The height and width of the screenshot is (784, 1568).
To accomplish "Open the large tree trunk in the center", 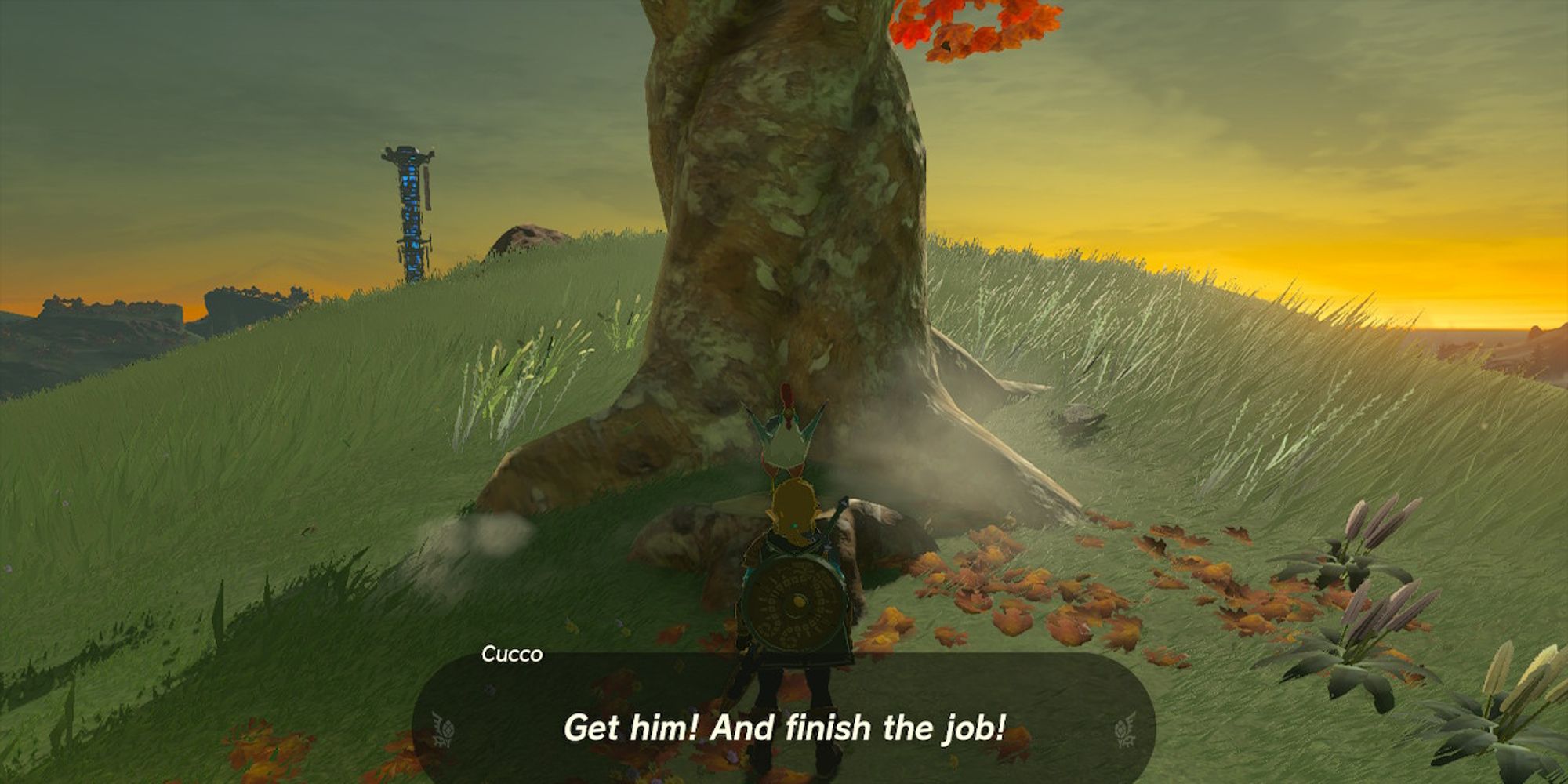I will pos(784,196).
